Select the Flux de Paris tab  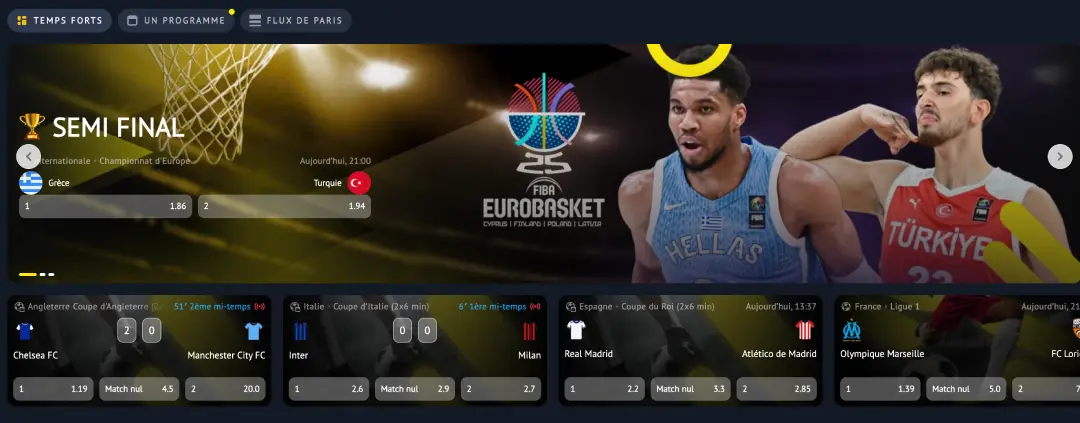(x=295, y=20)
